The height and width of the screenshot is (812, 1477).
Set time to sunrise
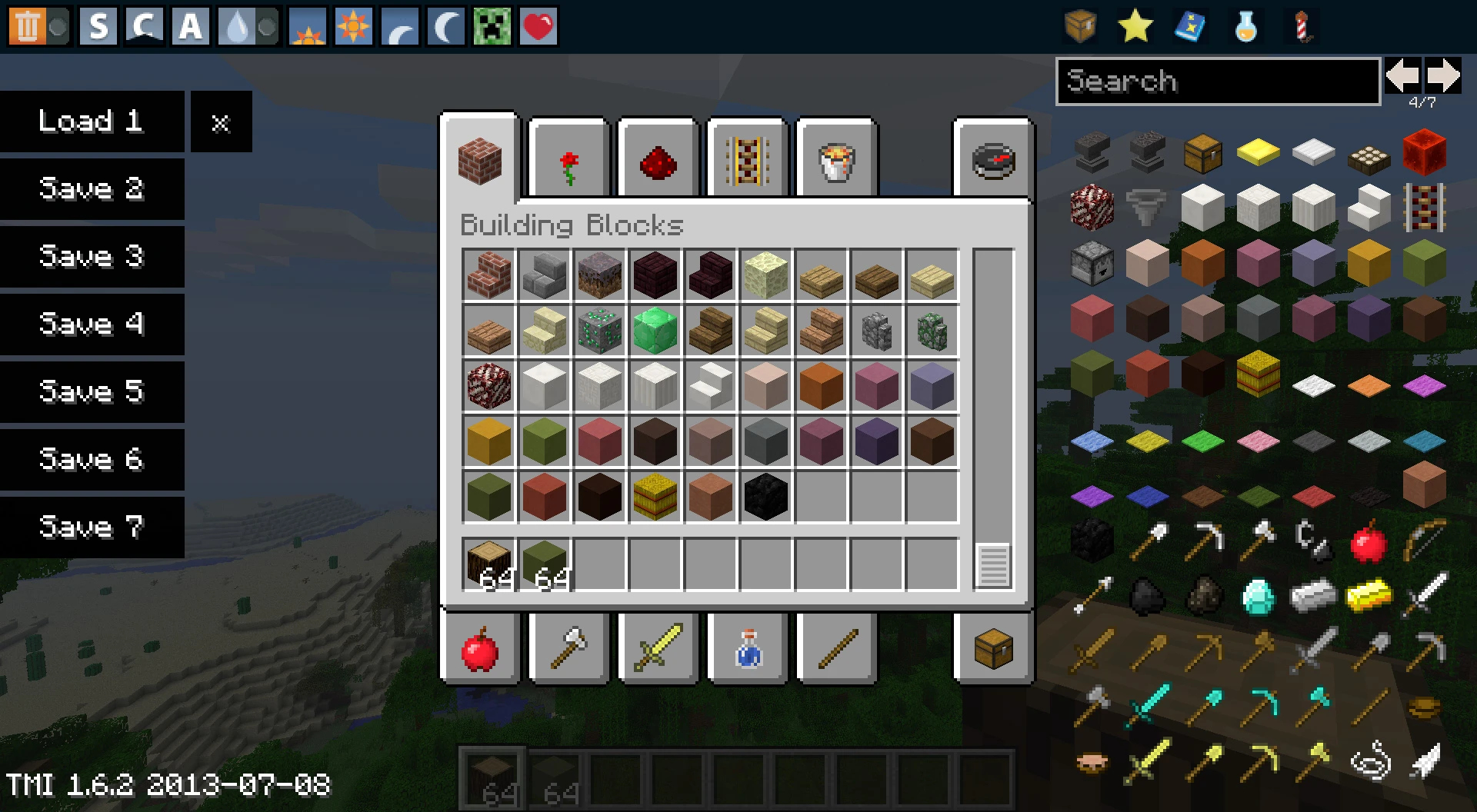[306, 25]
